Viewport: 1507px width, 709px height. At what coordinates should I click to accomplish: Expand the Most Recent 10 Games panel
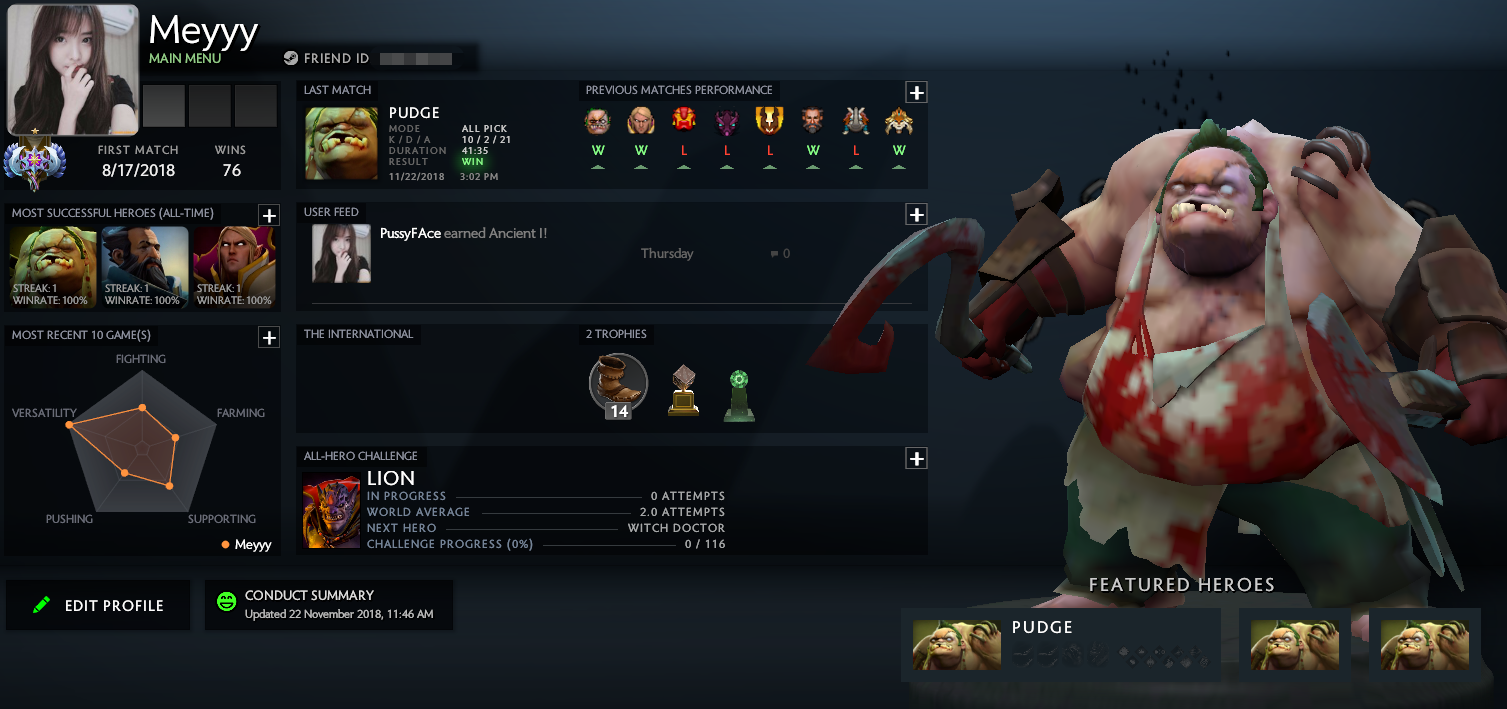pos(268,338)
